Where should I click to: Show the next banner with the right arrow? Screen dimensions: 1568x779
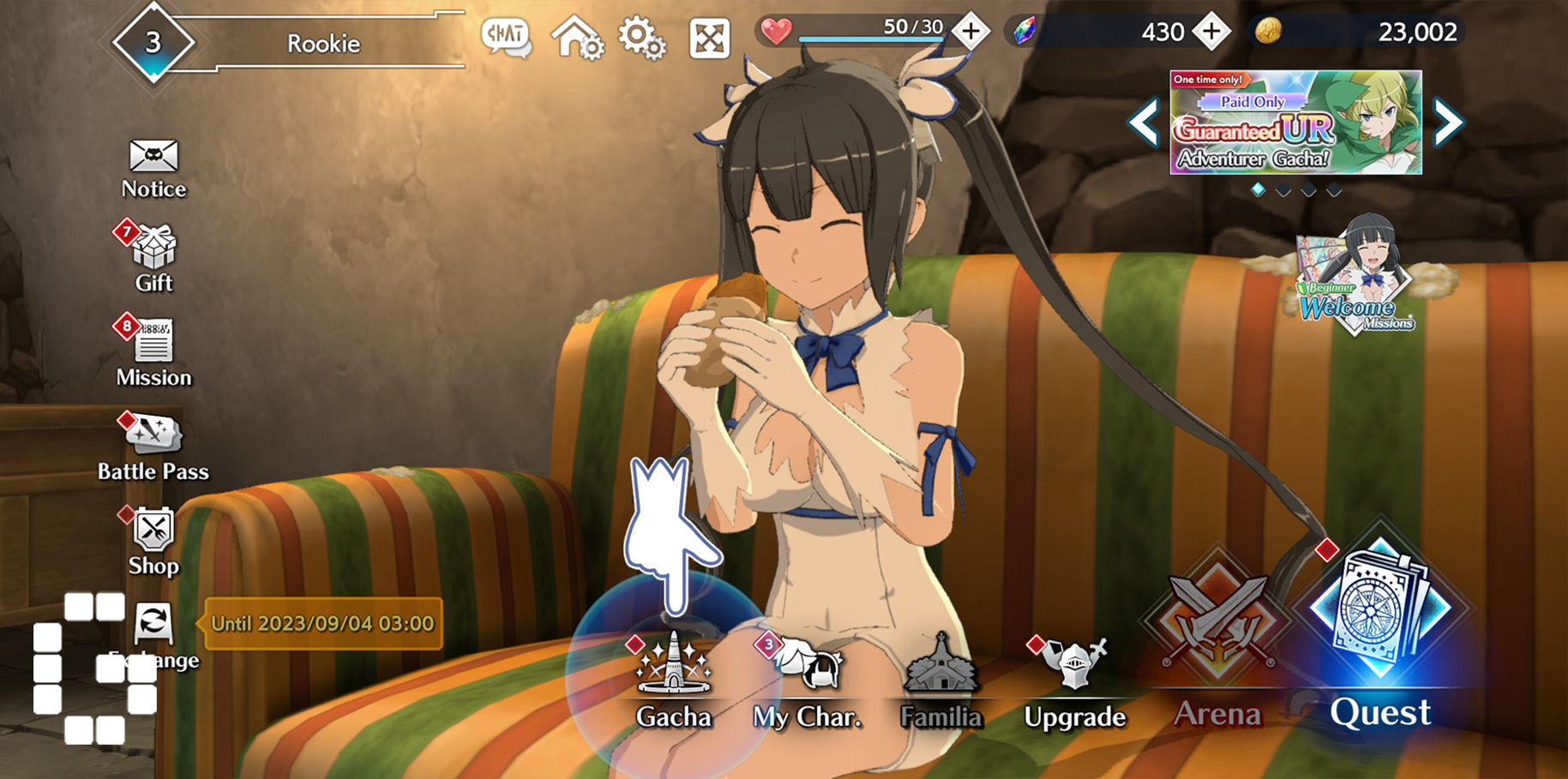pos(1448,123)
